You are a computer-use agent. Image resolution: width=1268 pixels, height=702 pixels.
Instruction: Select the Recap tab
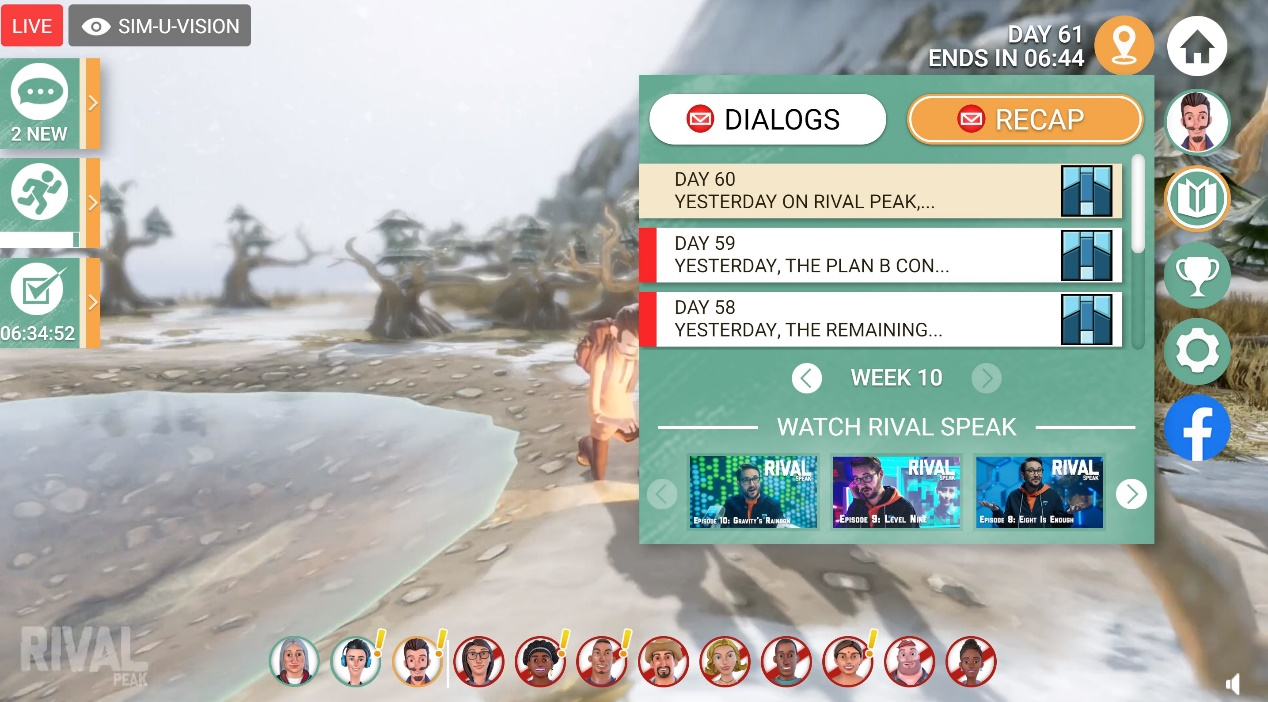[x=1024, y=120]
